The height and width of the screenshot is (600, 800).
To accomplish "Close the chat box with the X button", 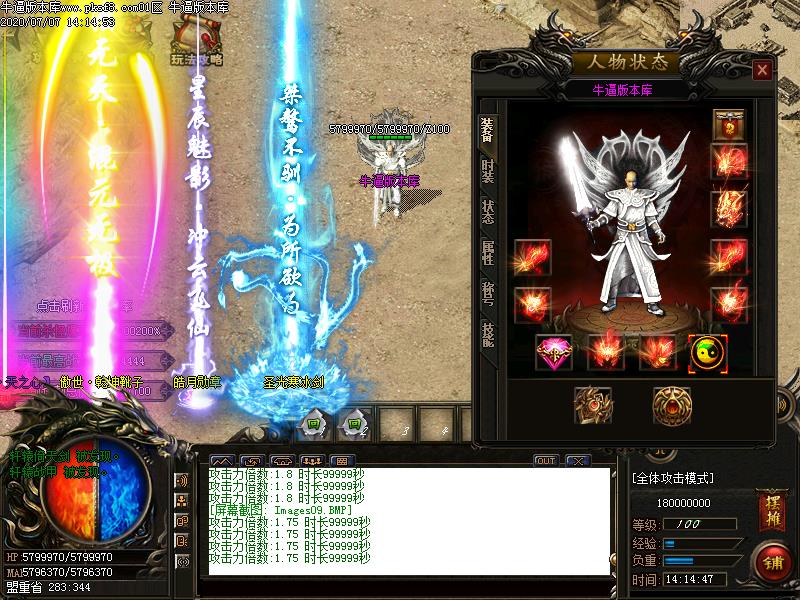I will tap(576, 461).
